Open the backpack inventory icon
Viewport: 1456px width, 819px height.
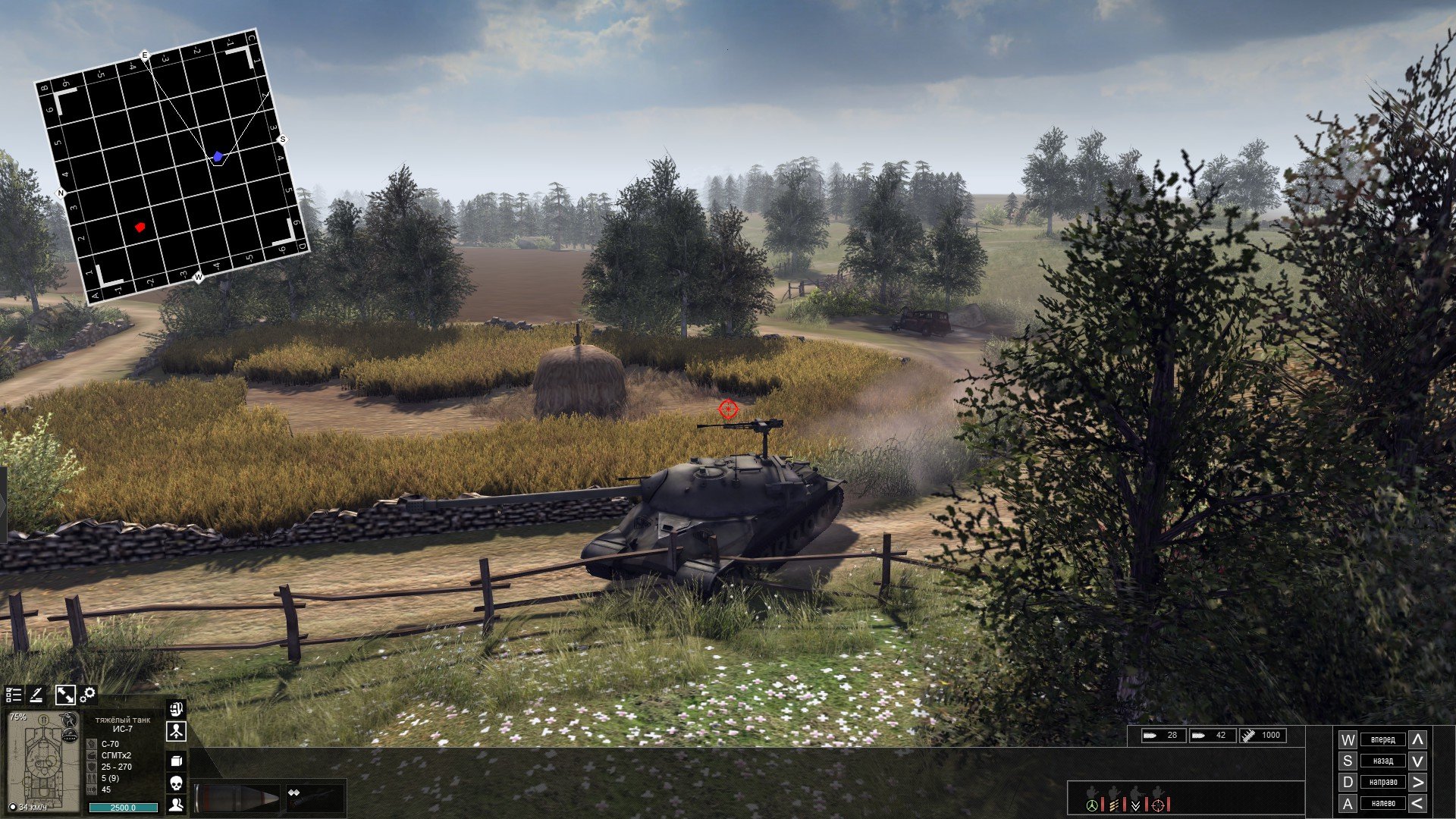click(176, 710)
